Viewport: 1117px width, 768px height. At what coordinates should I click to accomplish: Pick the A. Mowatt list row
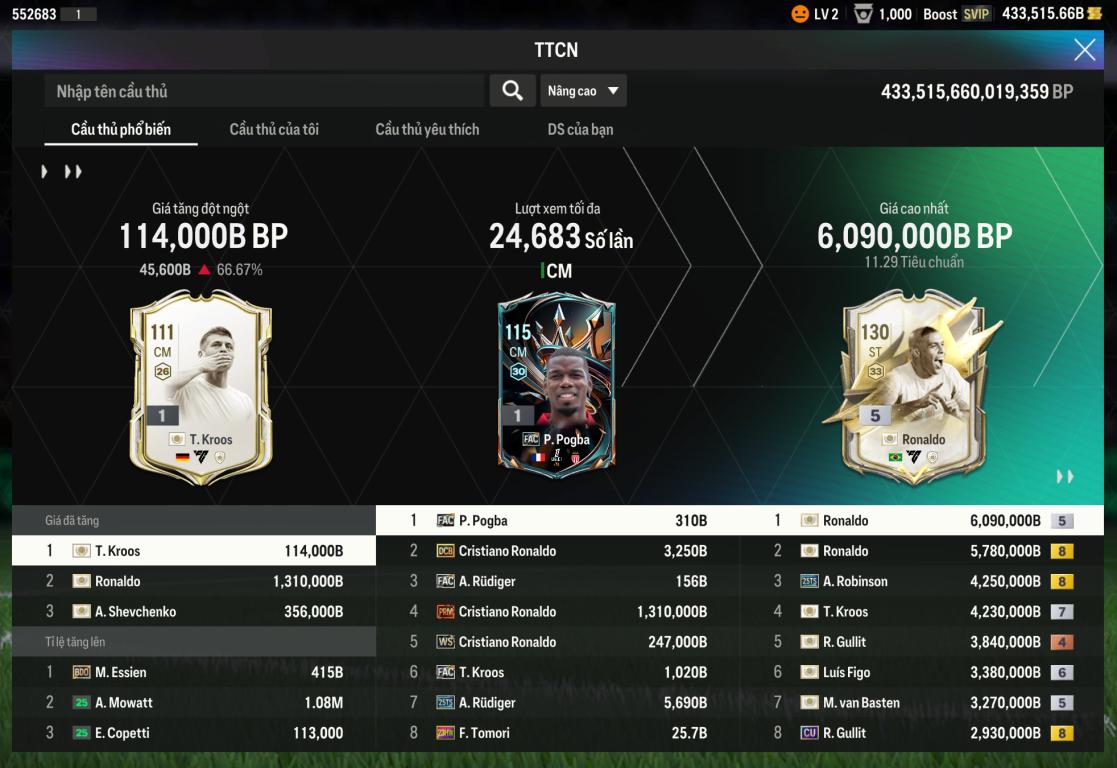pos(194,703)
